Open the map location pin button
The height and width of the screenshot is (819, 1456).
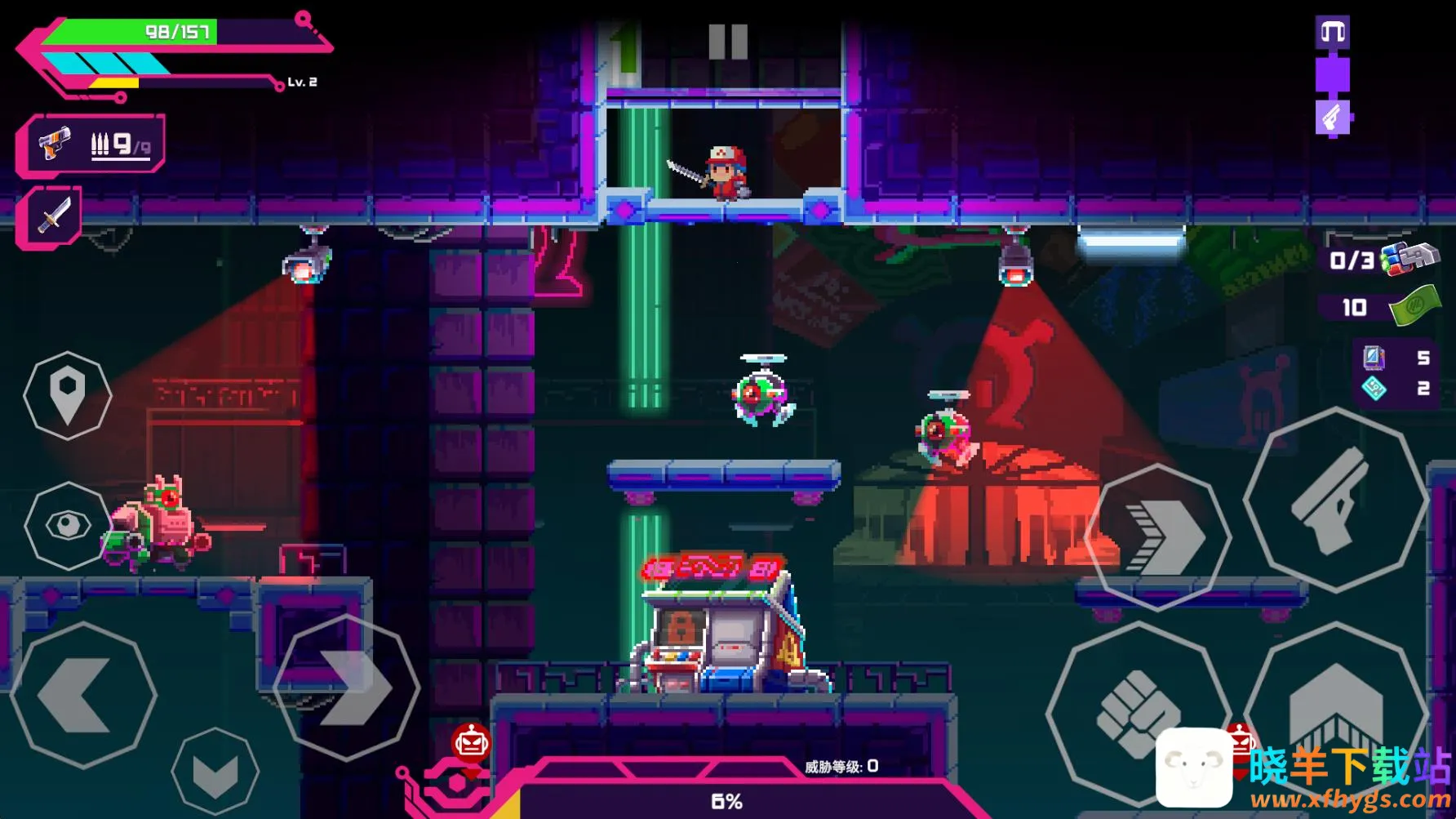67,395
